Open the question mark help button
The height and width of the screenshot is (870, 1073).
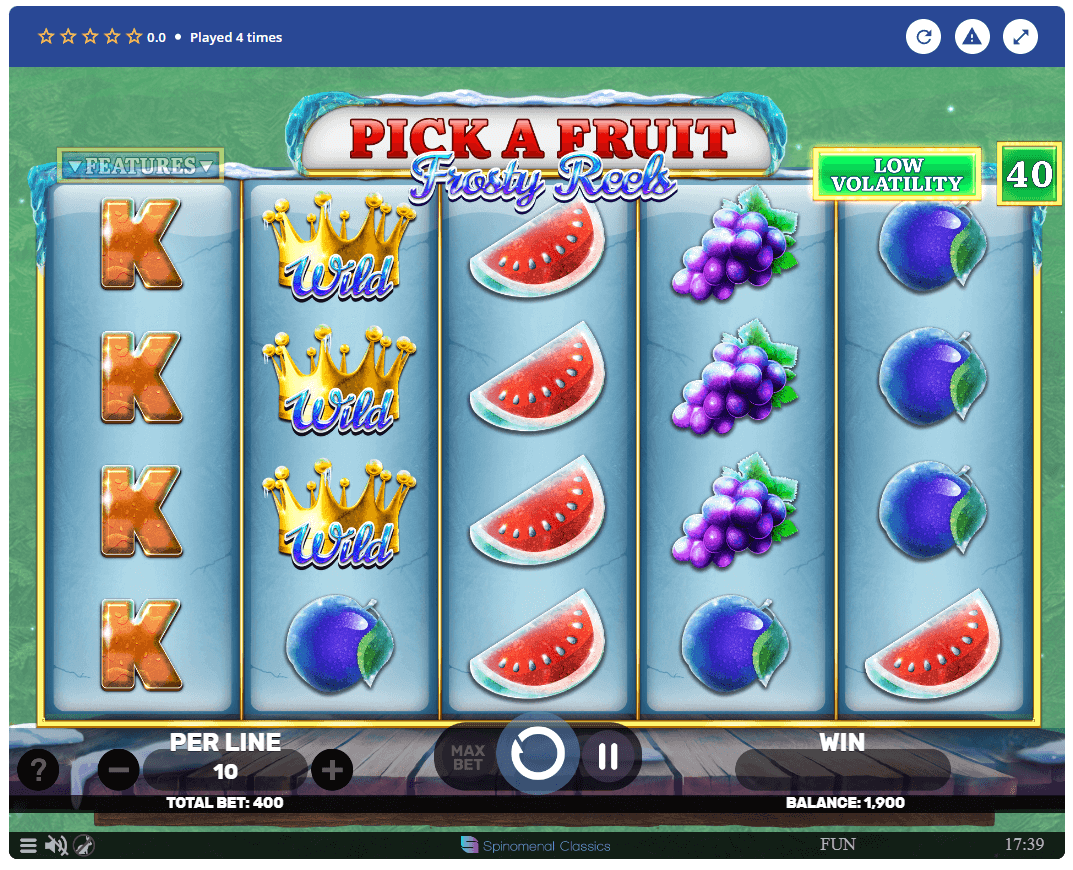pos(38,770)
